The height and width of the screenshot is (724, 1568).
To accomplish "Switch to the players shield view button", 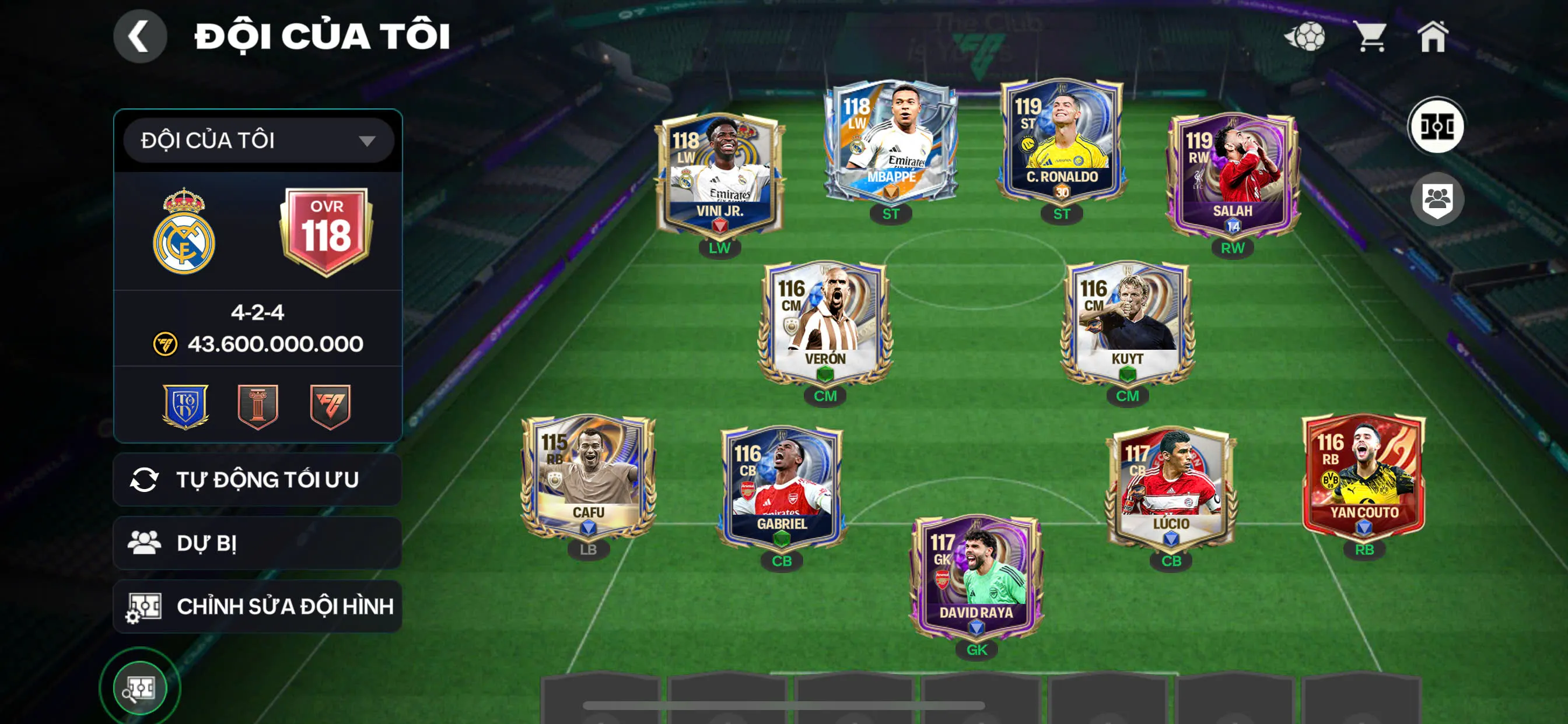I will pyautogui.click(x=1437, y=199).
